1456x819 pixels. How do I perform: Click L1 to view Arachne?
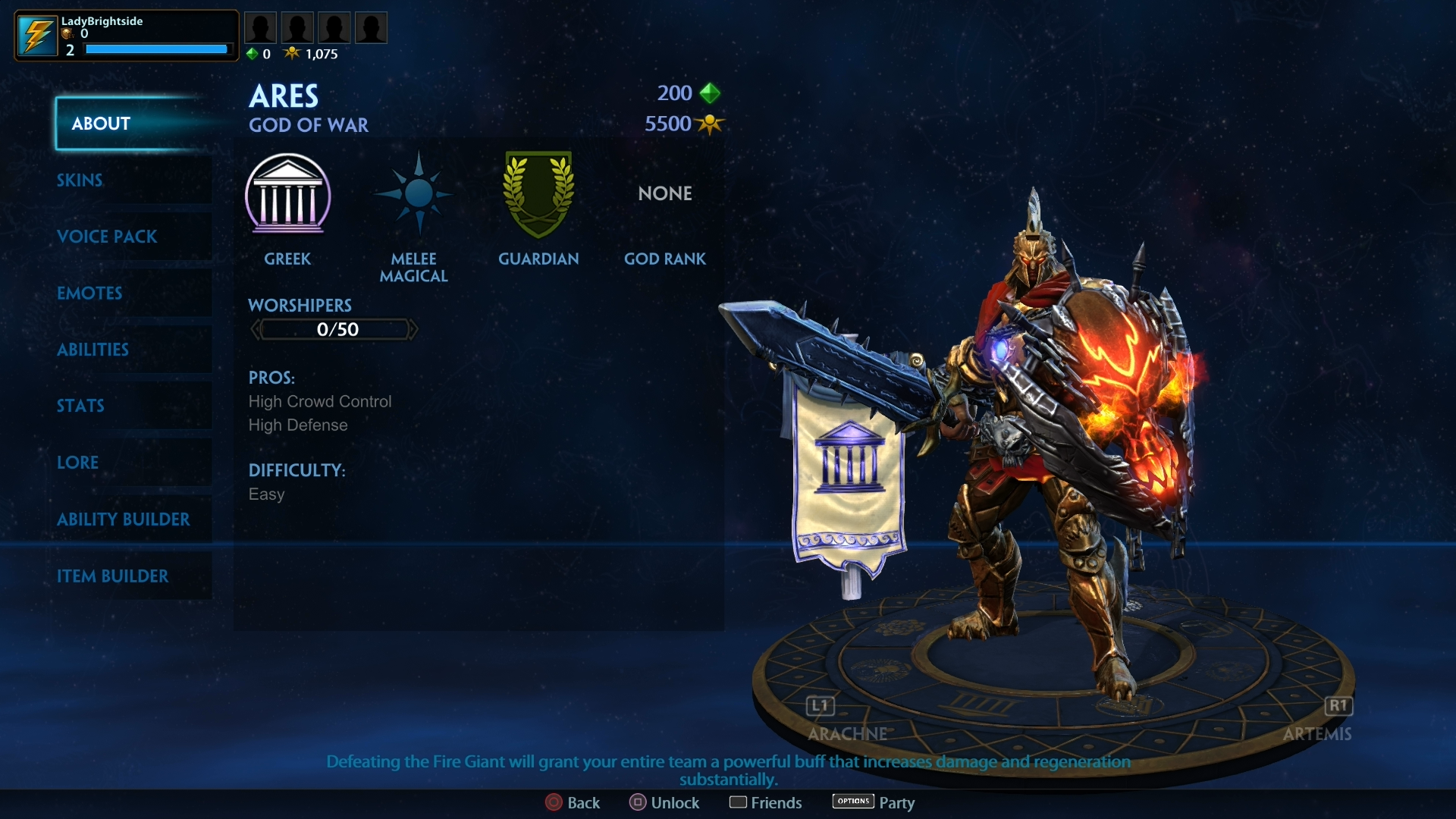819,706
